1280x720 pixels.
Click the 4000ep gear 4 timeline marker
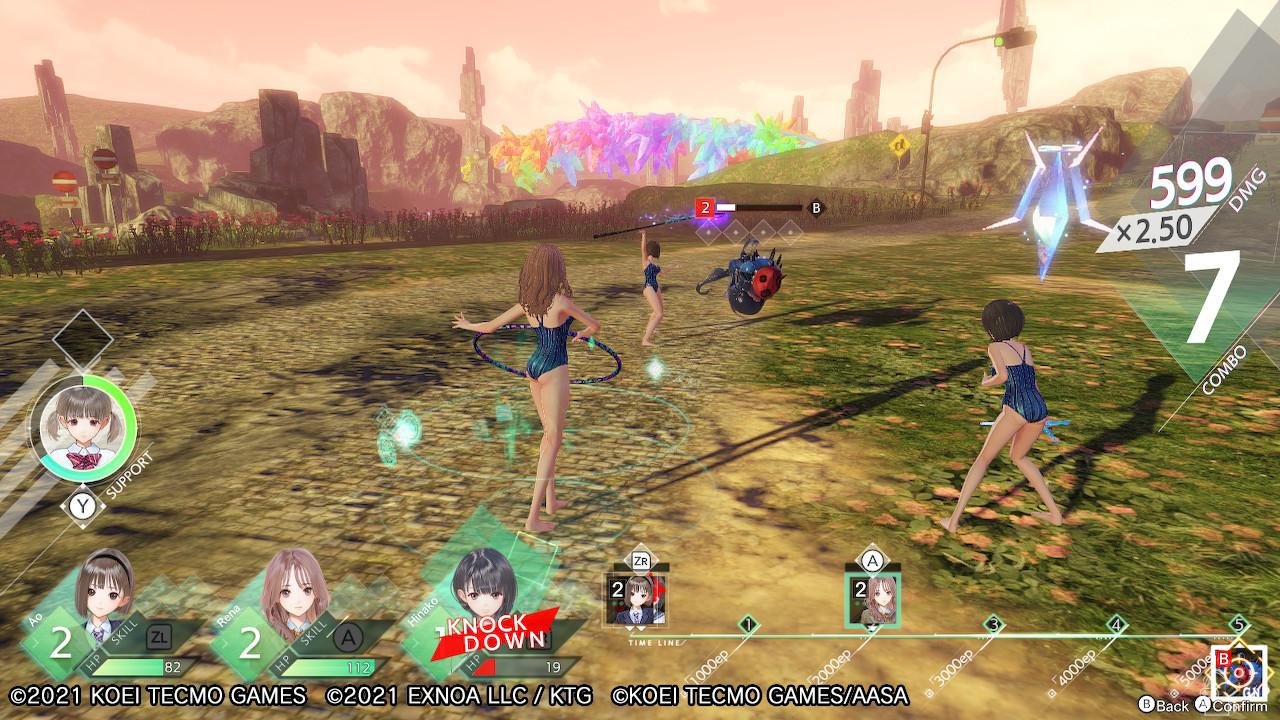(x=1116, y=626)
